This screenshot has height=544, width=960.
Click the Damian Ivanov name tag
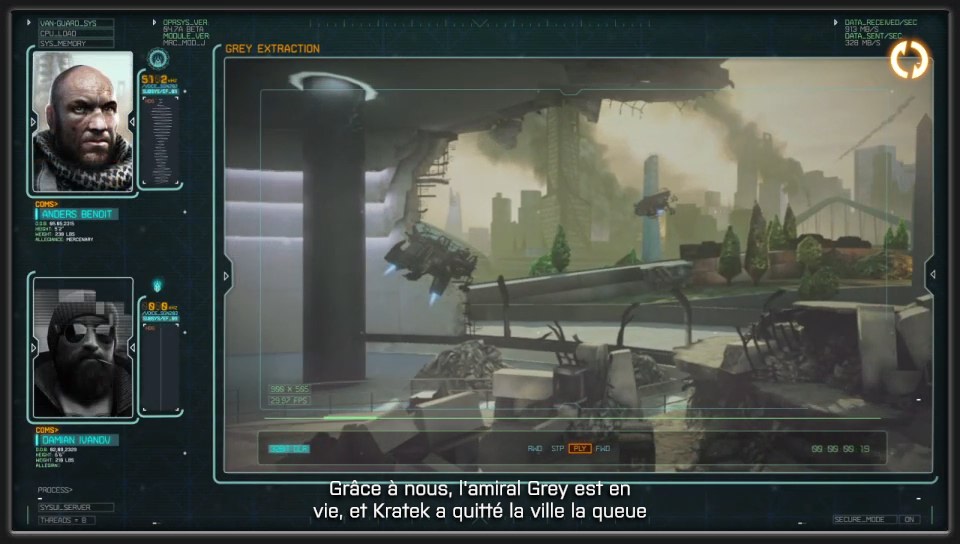pyautogui.click(x=78, y=440)
